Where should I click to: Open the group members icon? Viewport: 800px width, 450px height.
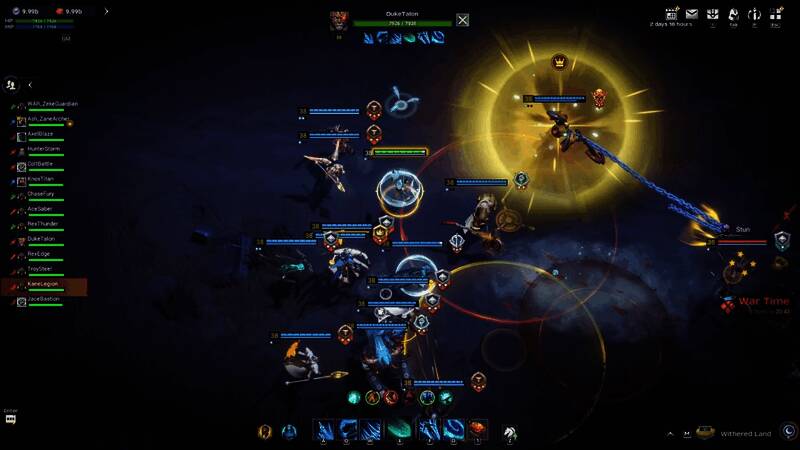[11, 85]
